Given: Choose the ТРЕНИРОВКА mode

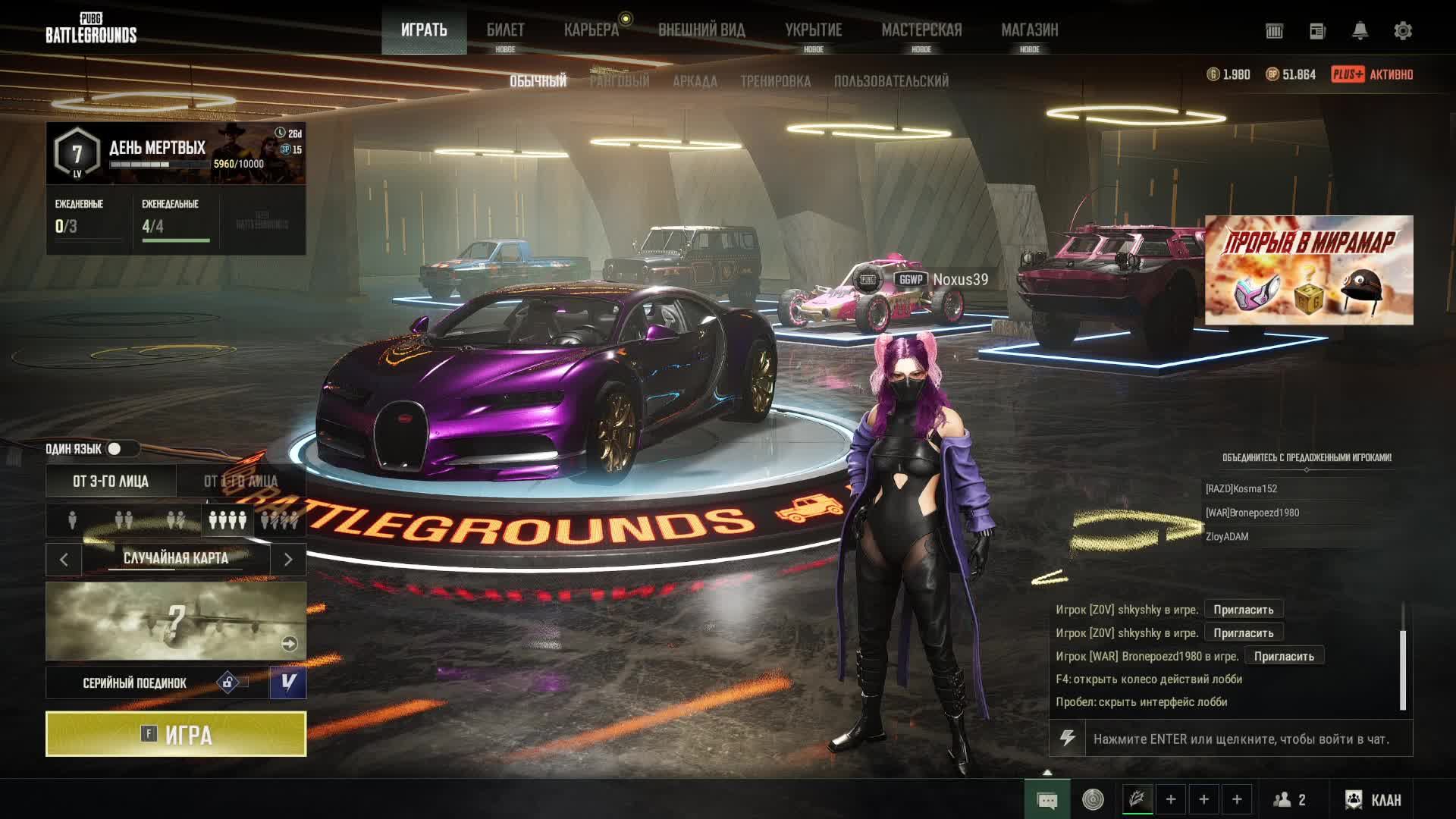Looking at the screenshot, I should coord(775,81).
